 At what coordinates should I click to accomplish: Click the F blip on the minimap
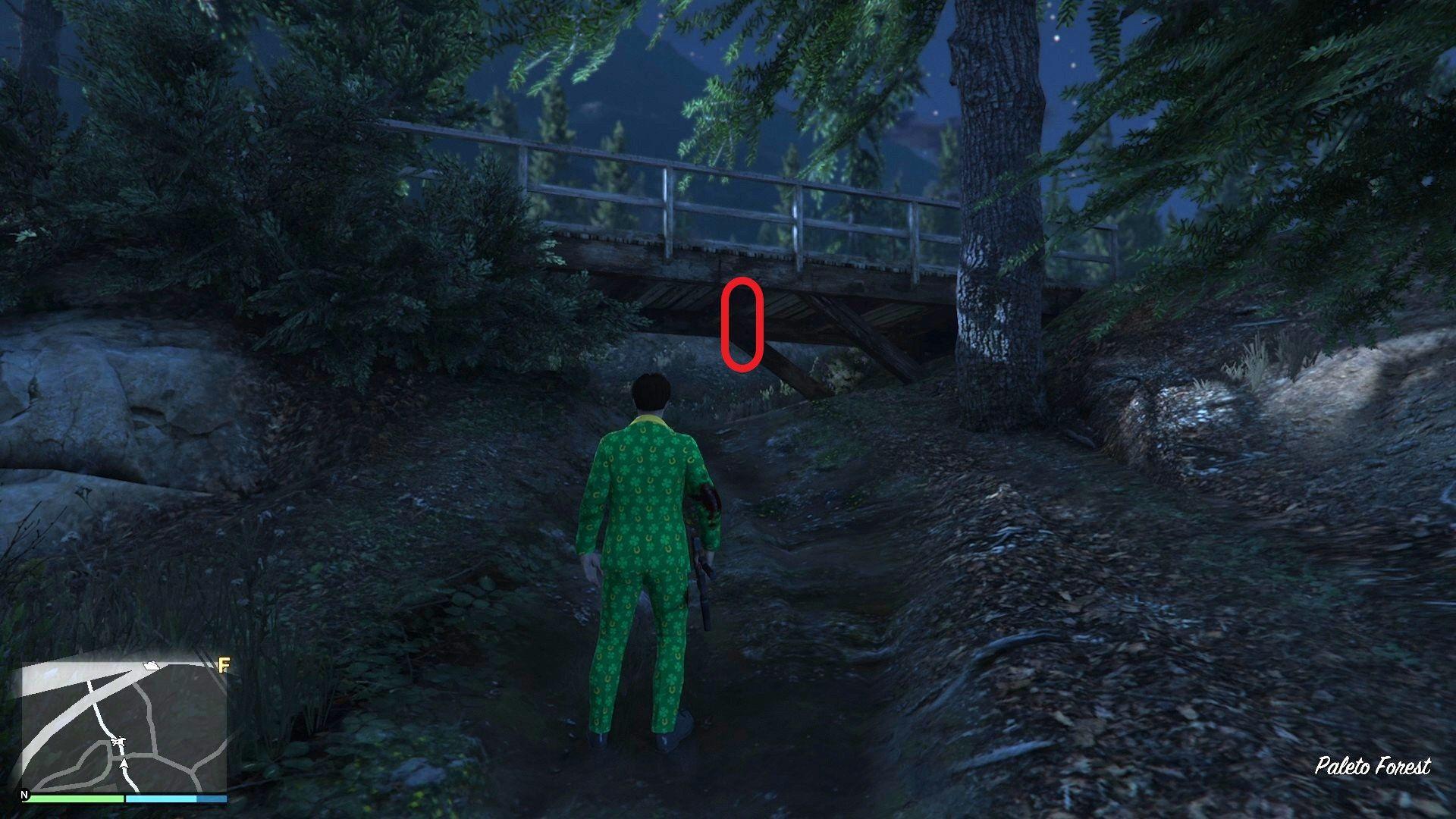[224, 666]
